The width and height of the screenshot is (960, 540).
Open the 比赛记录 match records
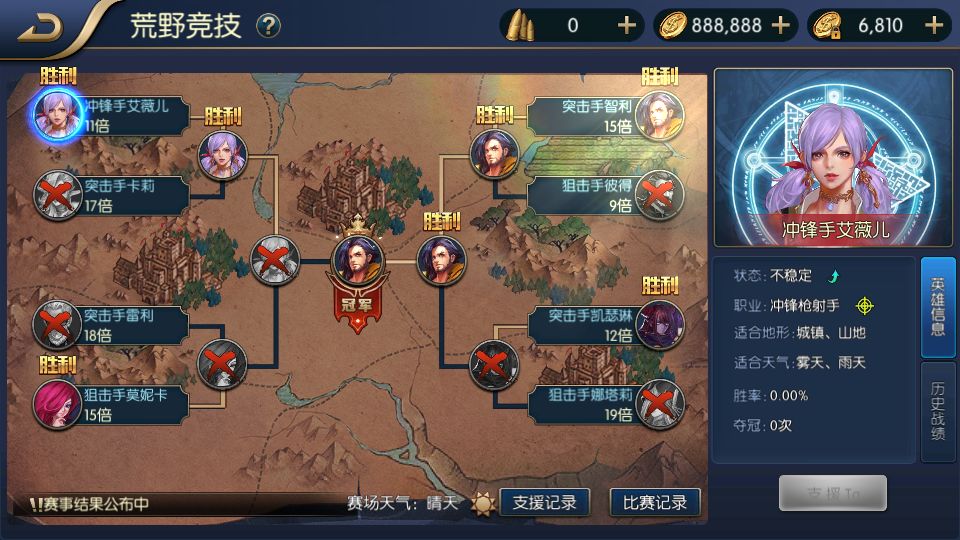pyautogui.click(x=654, y=503)
